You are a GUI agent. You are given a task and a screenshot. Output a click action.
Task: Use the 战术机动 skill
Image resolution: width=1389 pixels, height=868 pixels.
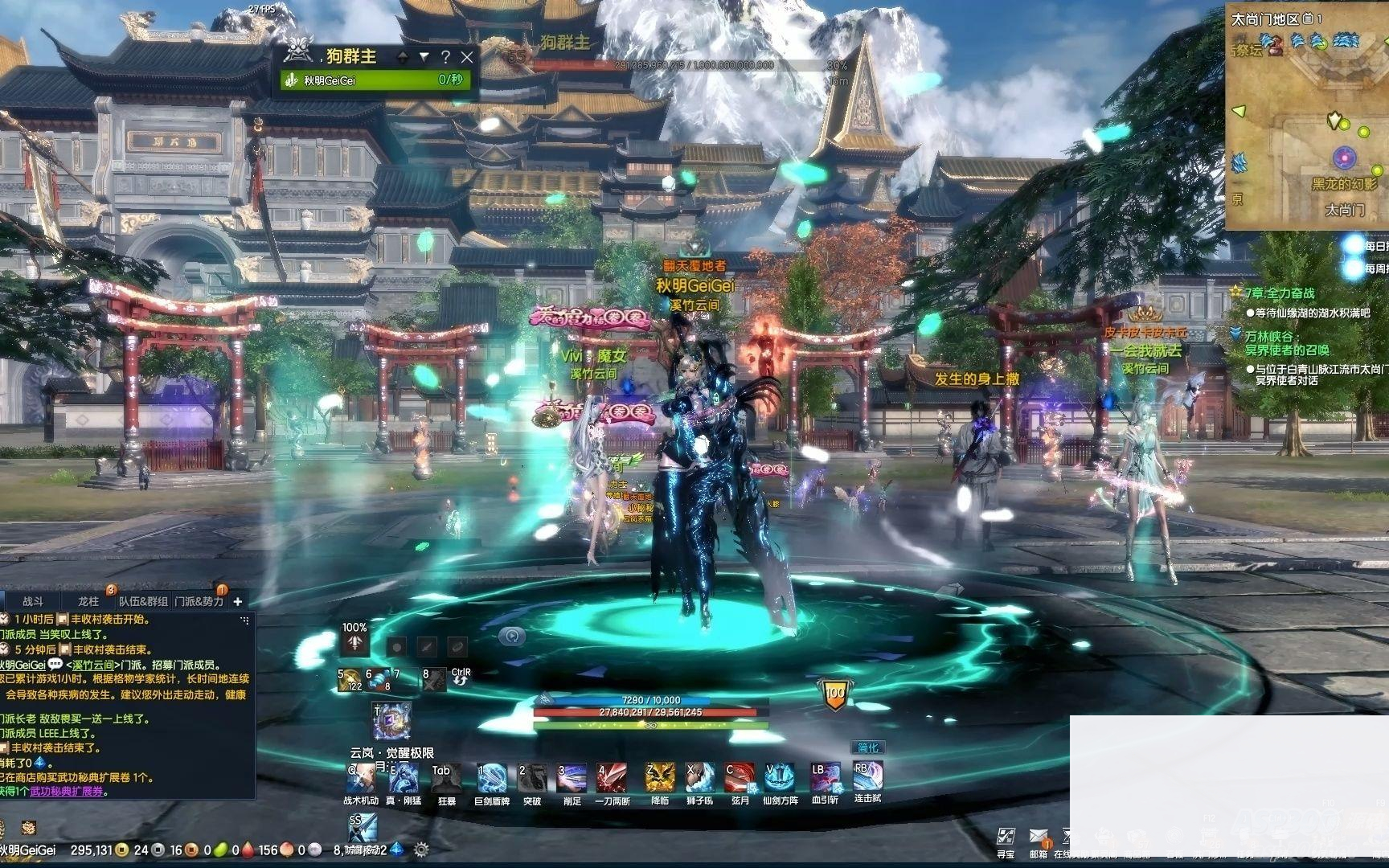pyautogui.click(x=360, y=778)
